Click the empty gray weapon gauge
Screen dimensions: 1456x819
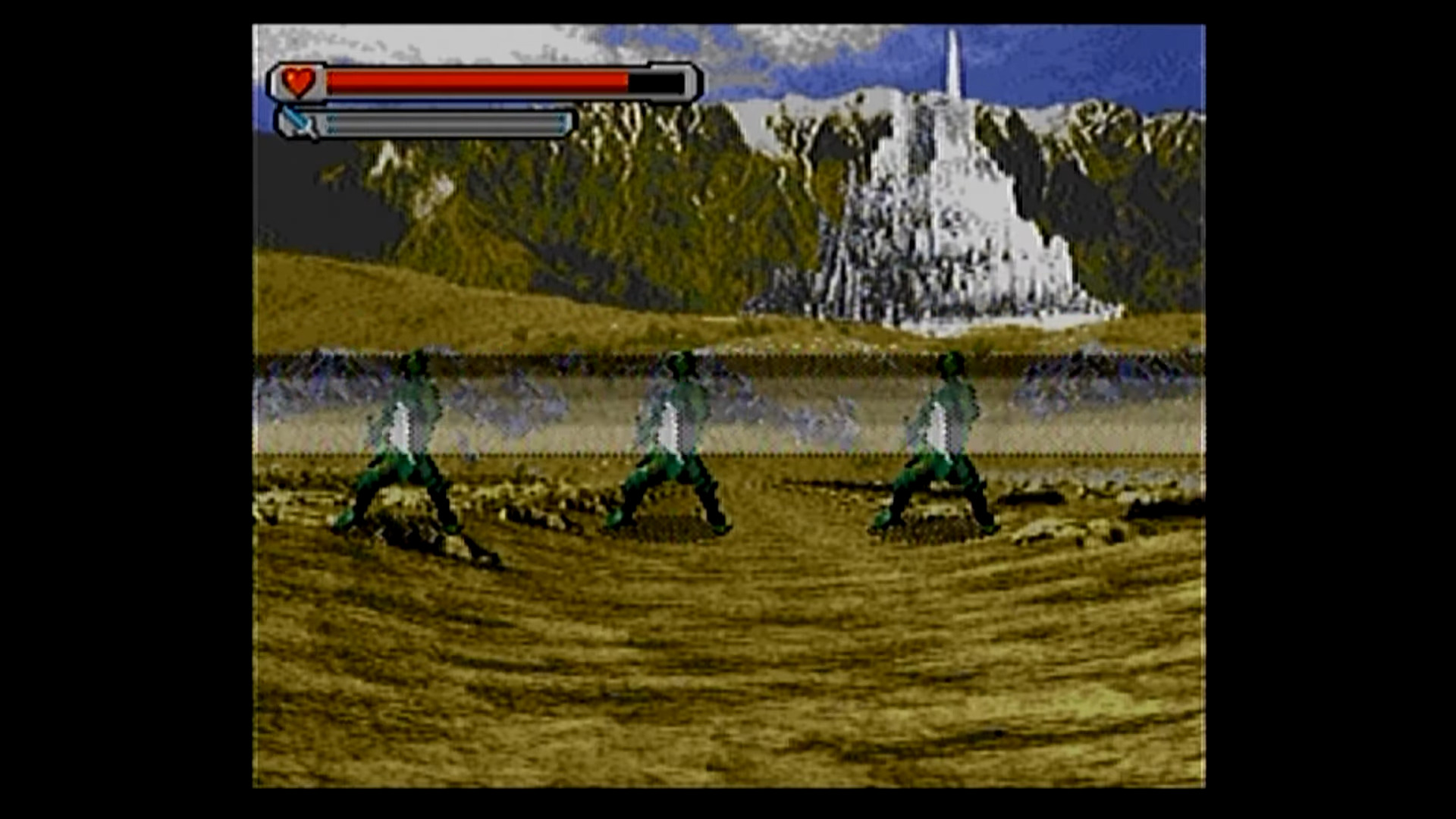(447, 123)
